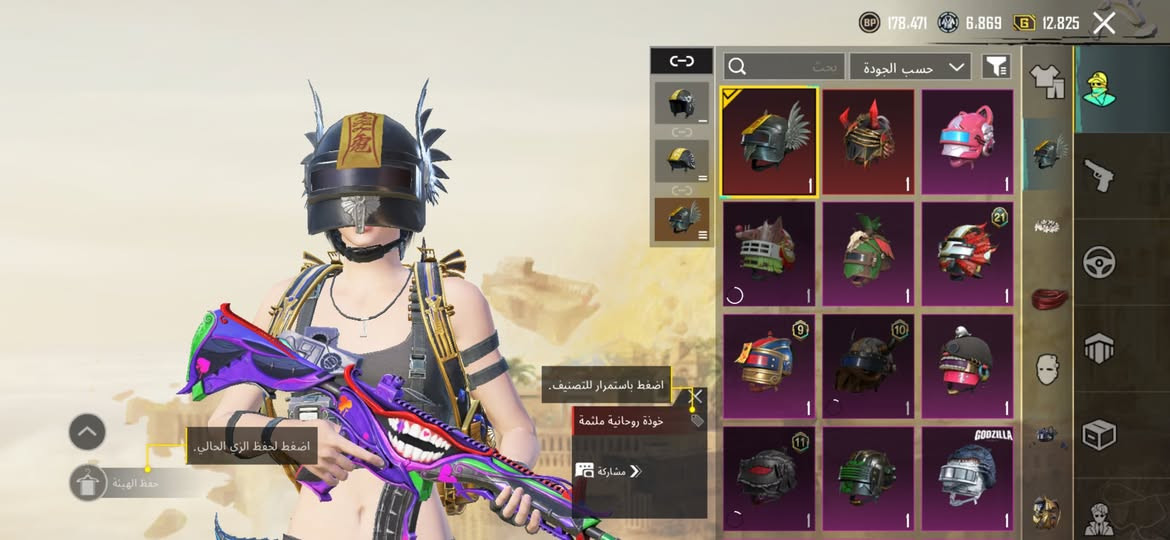Open the steering wheel vehicles tab
Viewport: 1170px width, 540px height.
[x=1099, y=262]
